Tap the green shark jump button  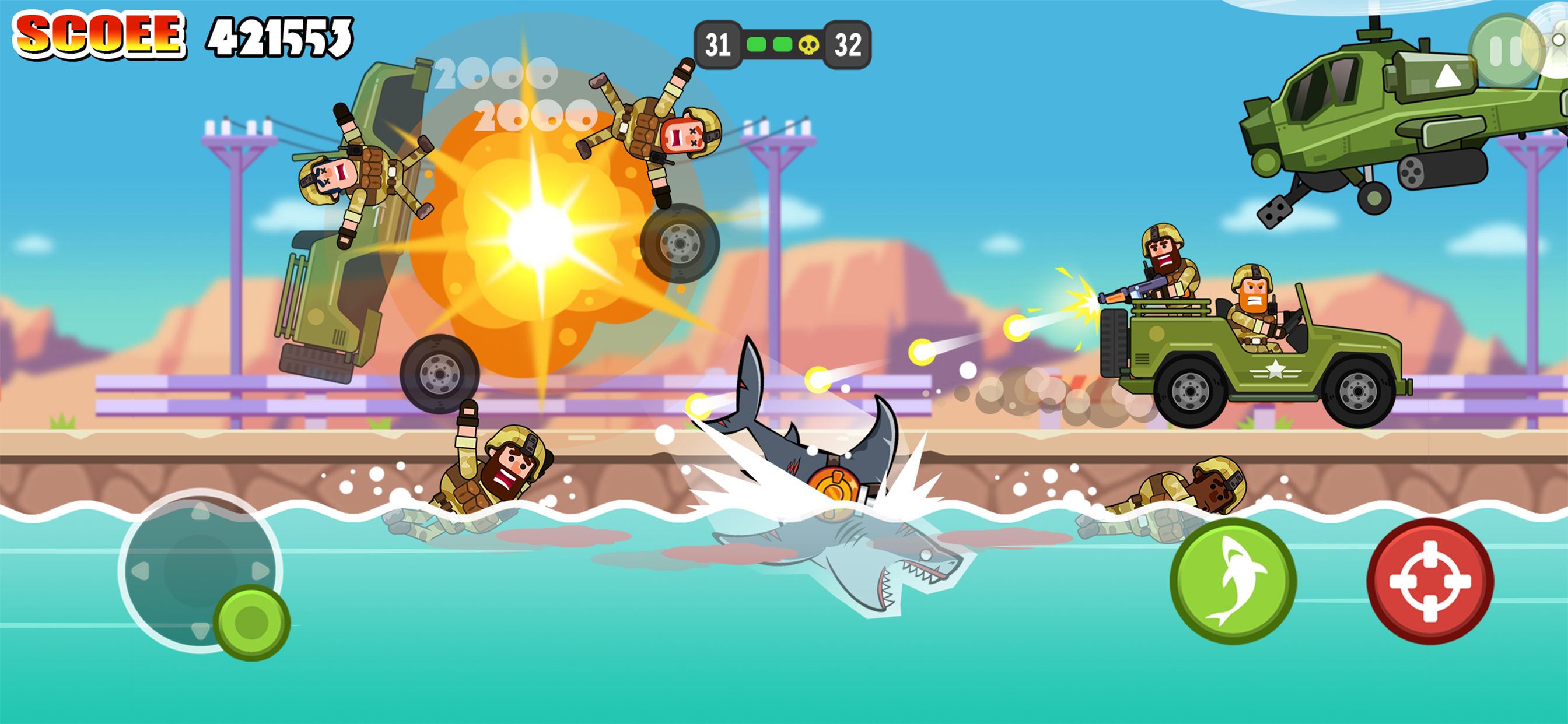[1233, 581]
